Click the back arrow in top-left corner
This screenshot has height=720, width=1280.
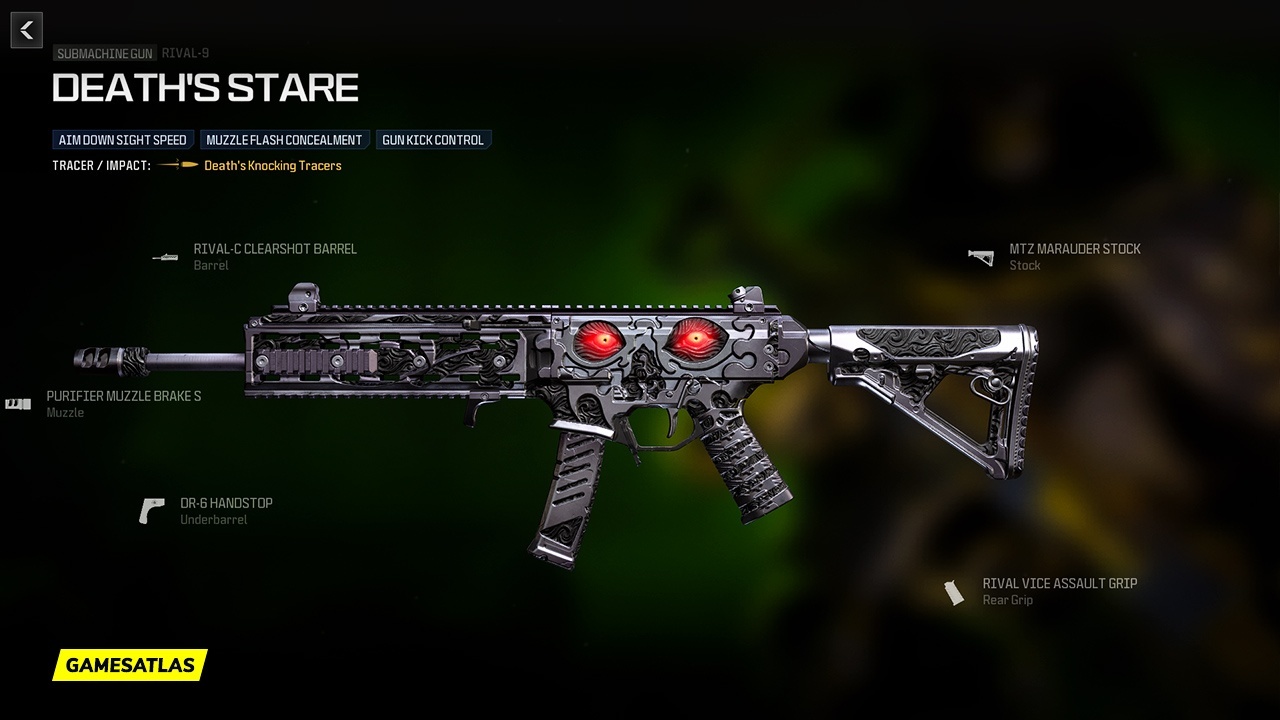tap(26, 29)
